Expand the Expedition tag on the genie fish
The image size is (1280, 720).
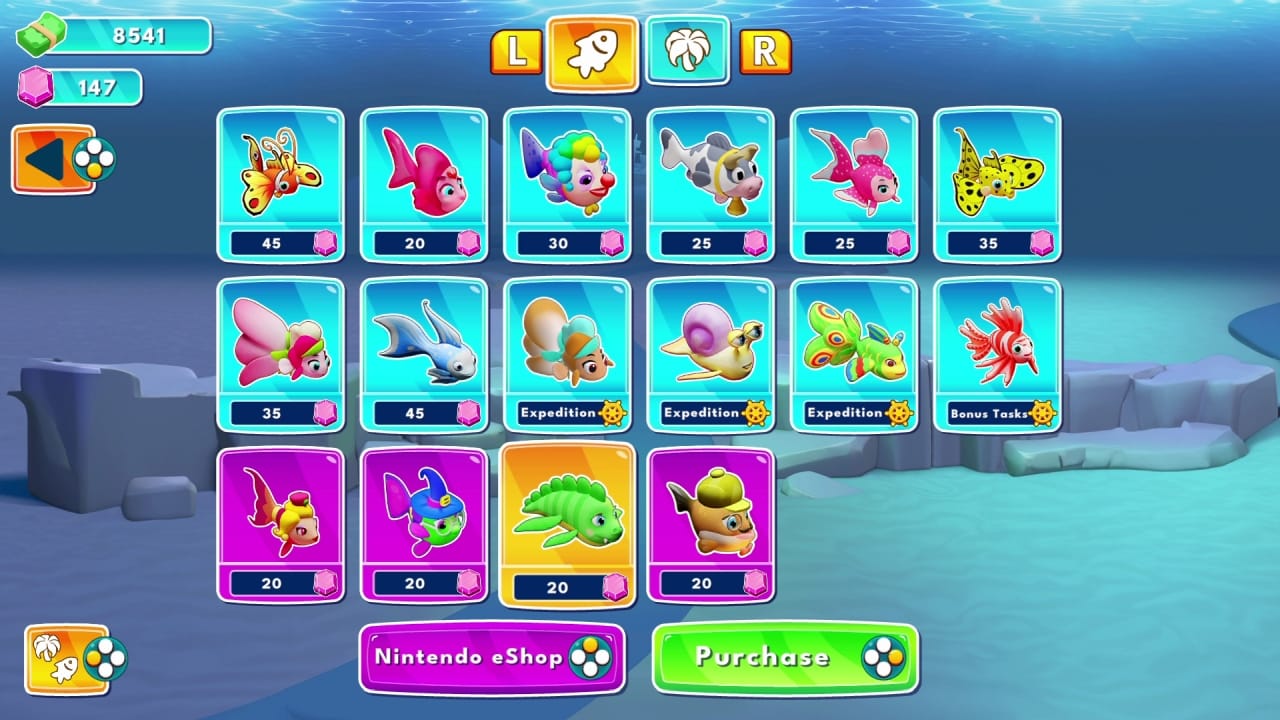pyautogui.click(x=567, y=411)
